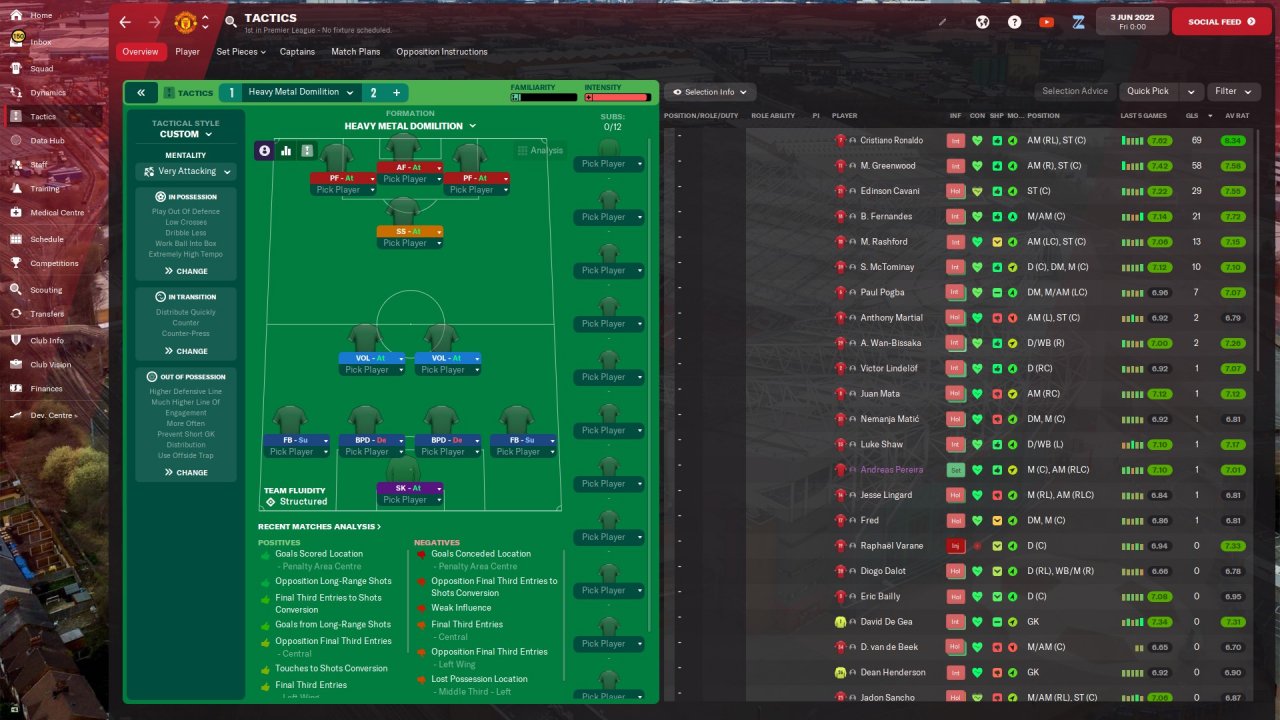Image resolution: width=1280 pixels, height=720 pixels.
Task: Click the Quick Pick button
Action: [1147, 91]
